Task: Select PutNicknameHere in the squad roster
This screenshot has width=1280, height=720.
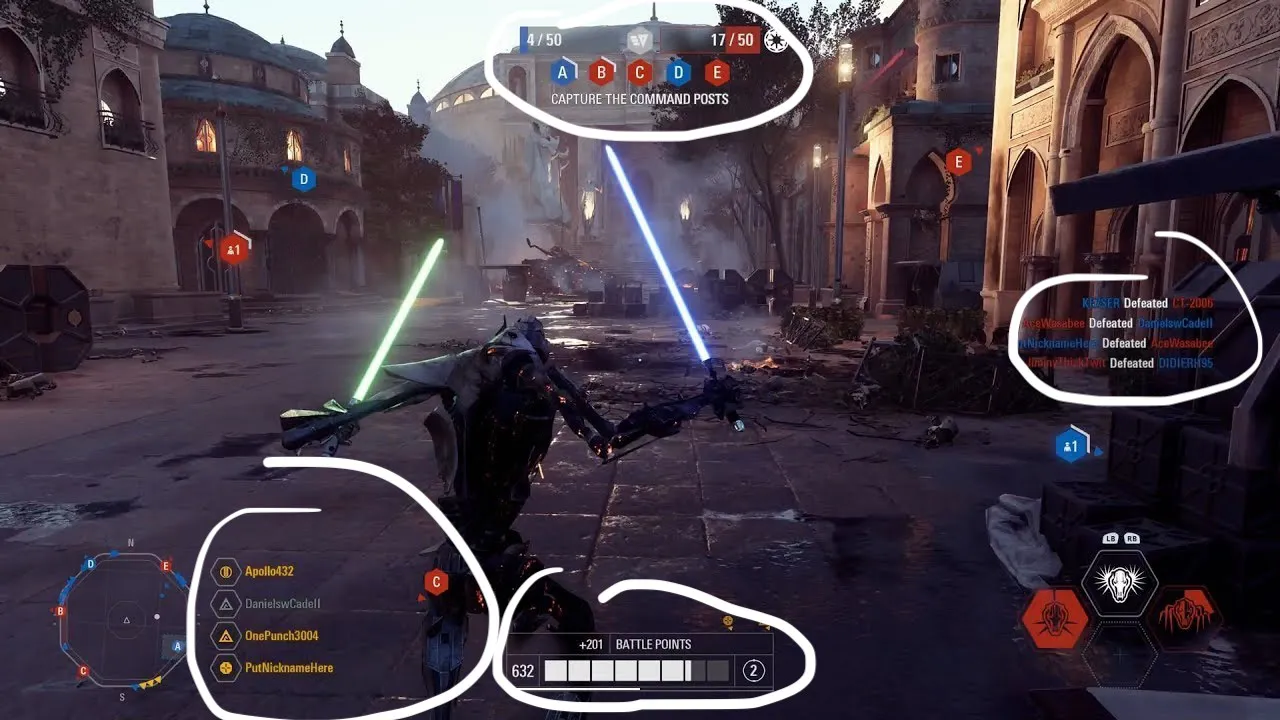Action: point(291,668)
